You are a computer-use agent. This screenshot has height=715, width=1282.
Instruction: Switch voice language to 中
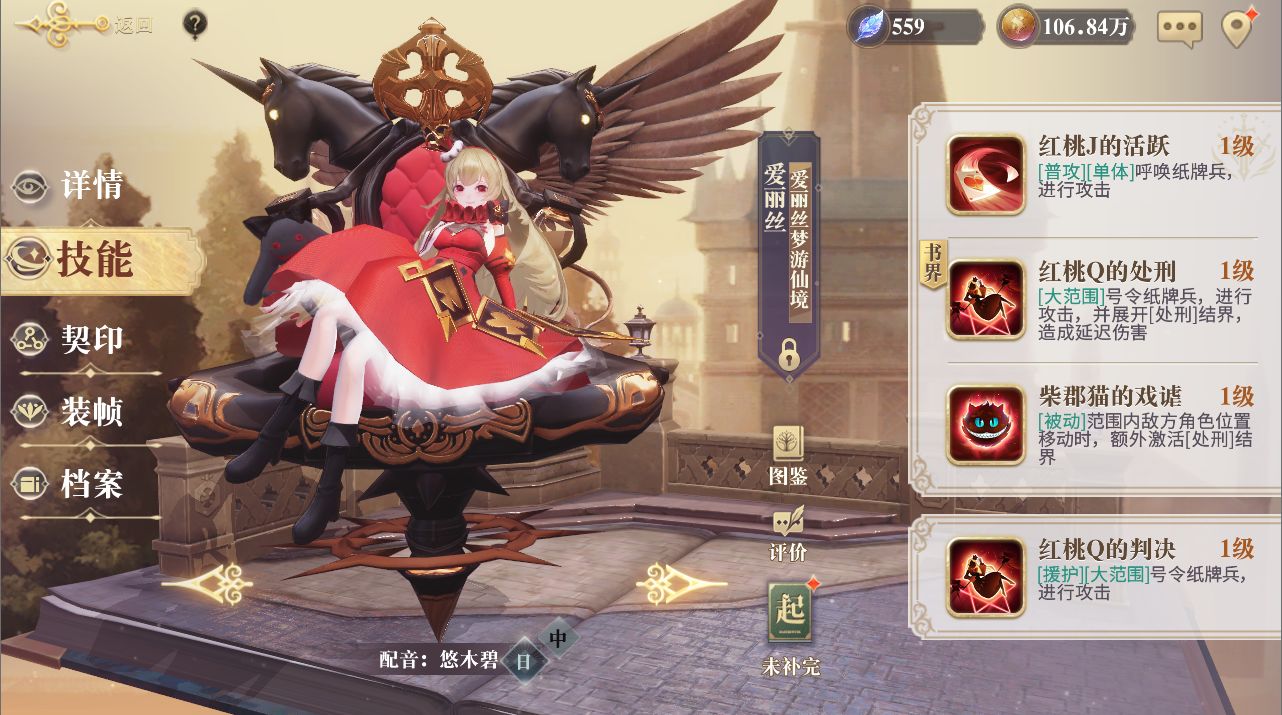[558, 637]
